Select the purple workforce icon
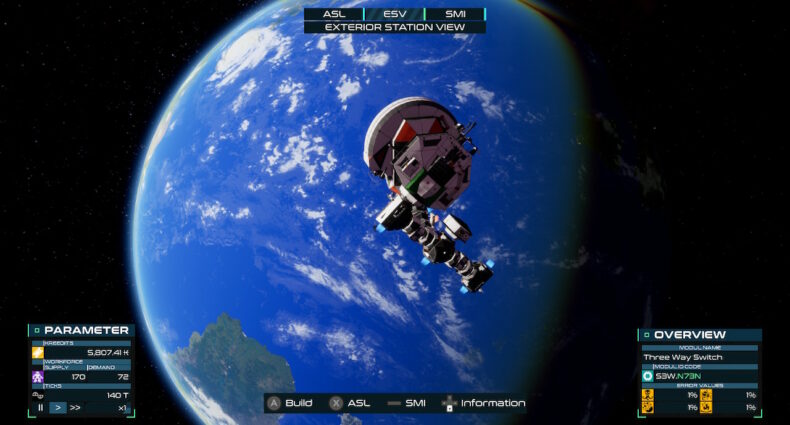Image resolution: width=790 pixels, height=425 pixels. click(37, 377)
